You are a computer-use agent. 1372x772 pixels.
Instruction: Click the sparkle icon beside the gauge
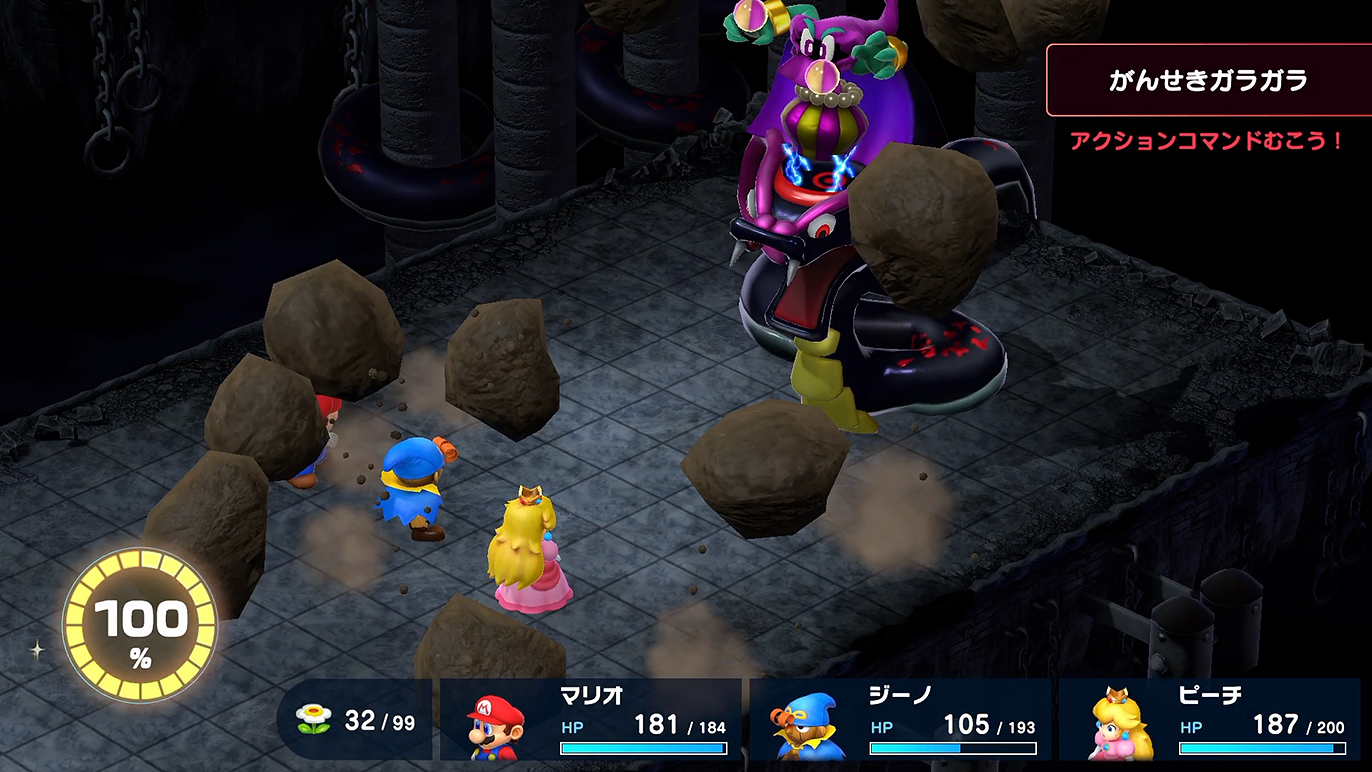pos(38,651)
